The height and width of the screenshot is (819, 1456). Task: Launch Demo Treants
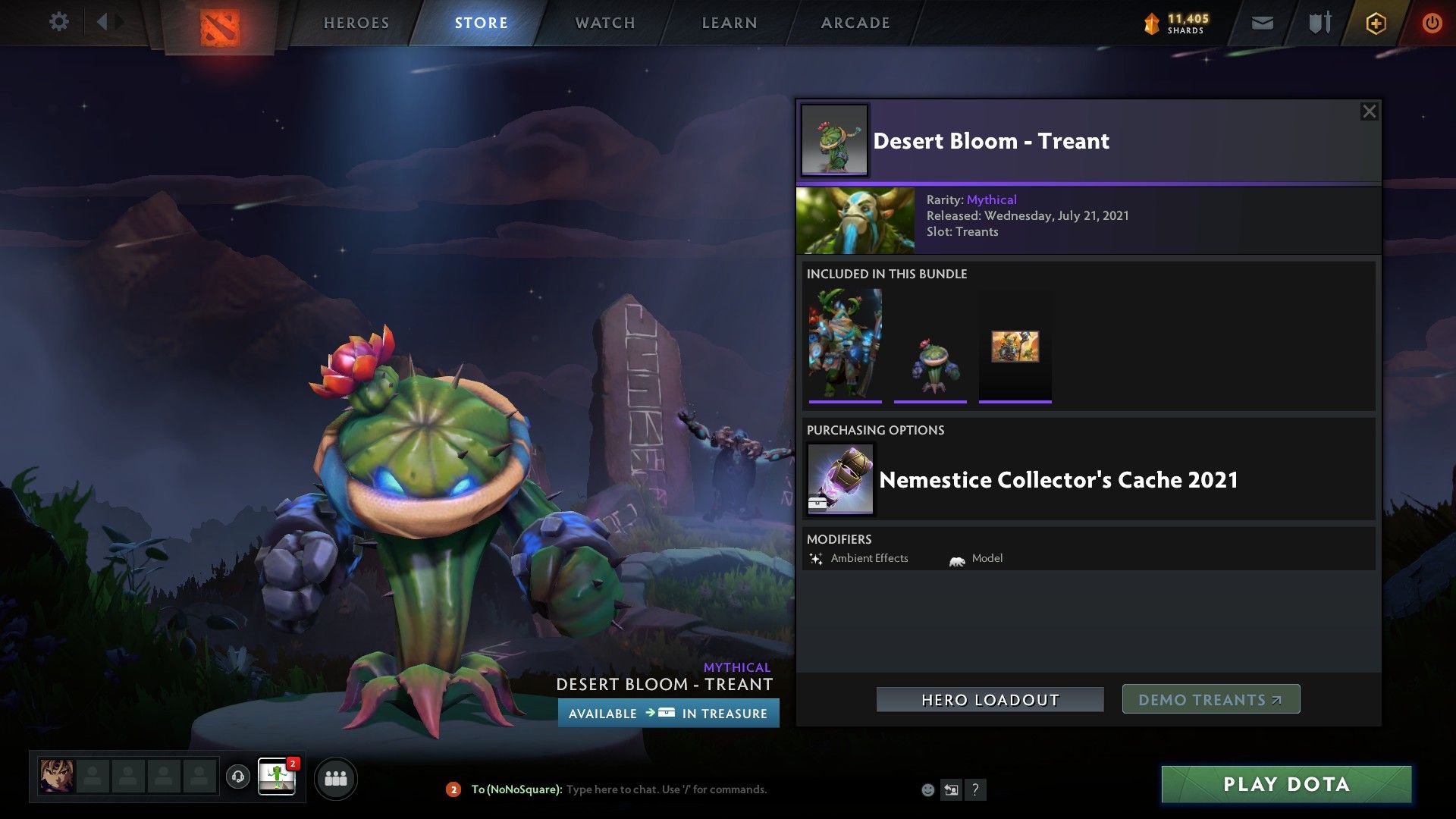(1210, 700)
